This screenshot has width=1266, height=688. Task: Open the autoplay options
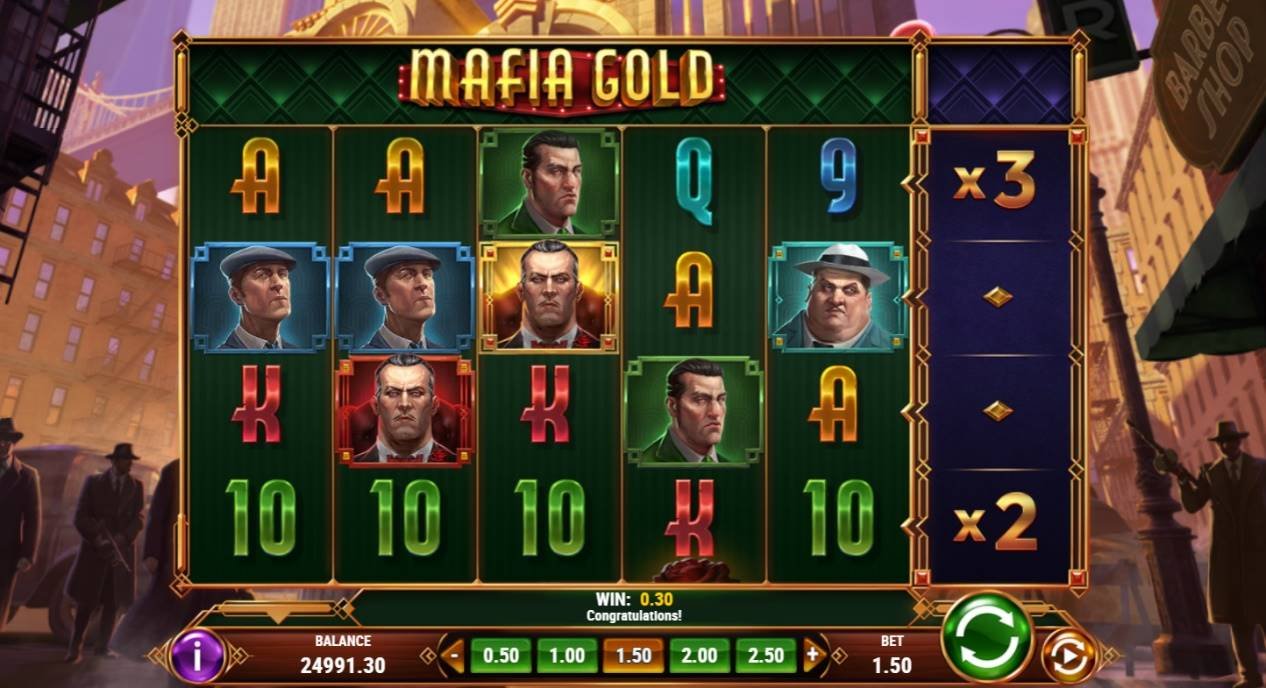[1069, 657]
